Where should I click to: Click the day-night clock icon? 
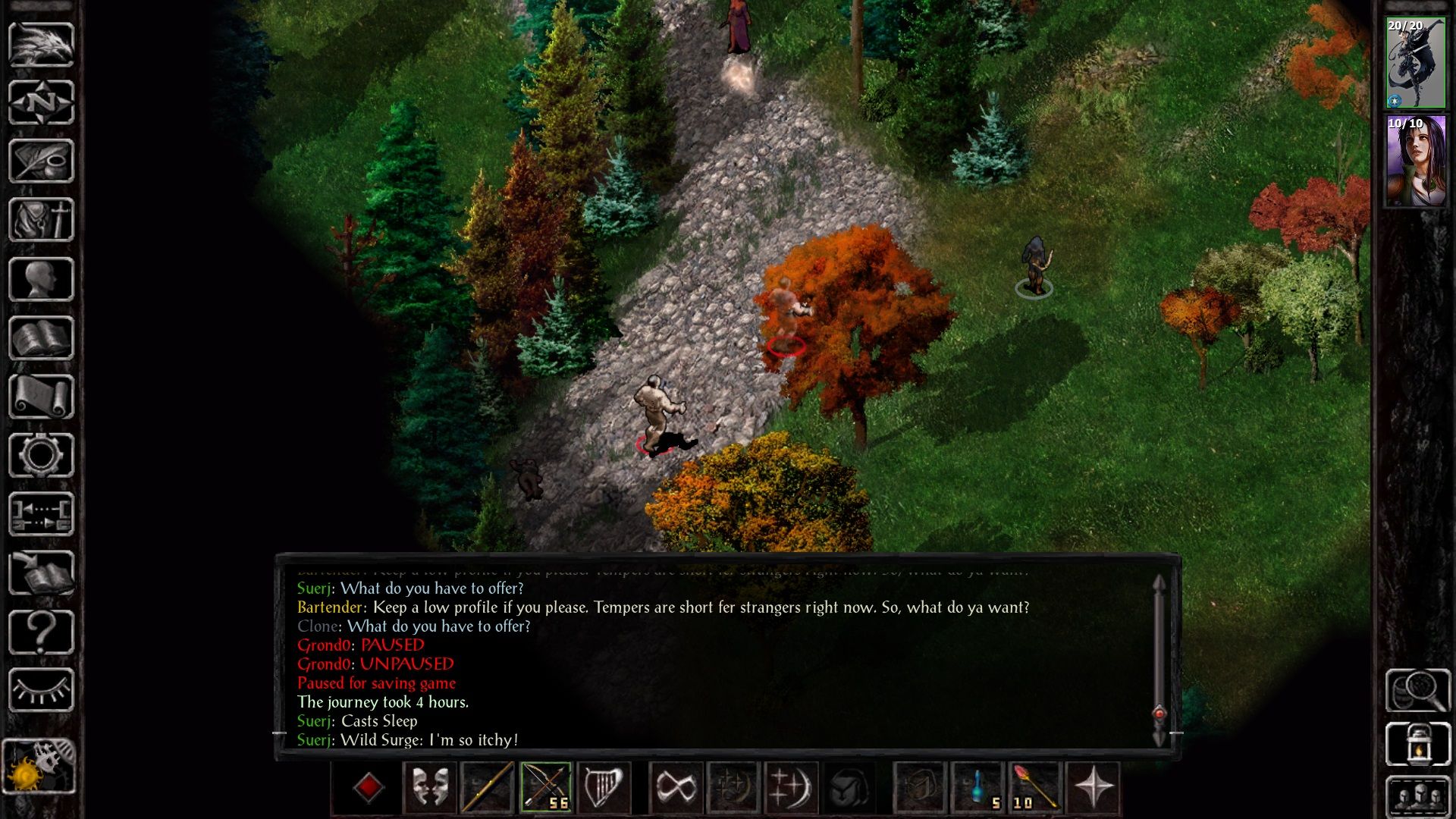39,766
